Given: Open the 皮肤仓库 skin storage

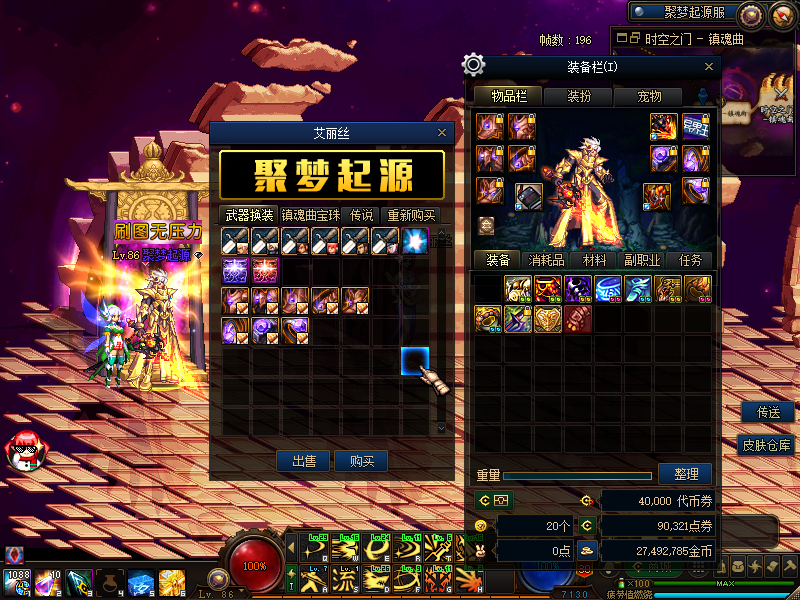Looking at the screenshot, I should [x=767, y=445].
